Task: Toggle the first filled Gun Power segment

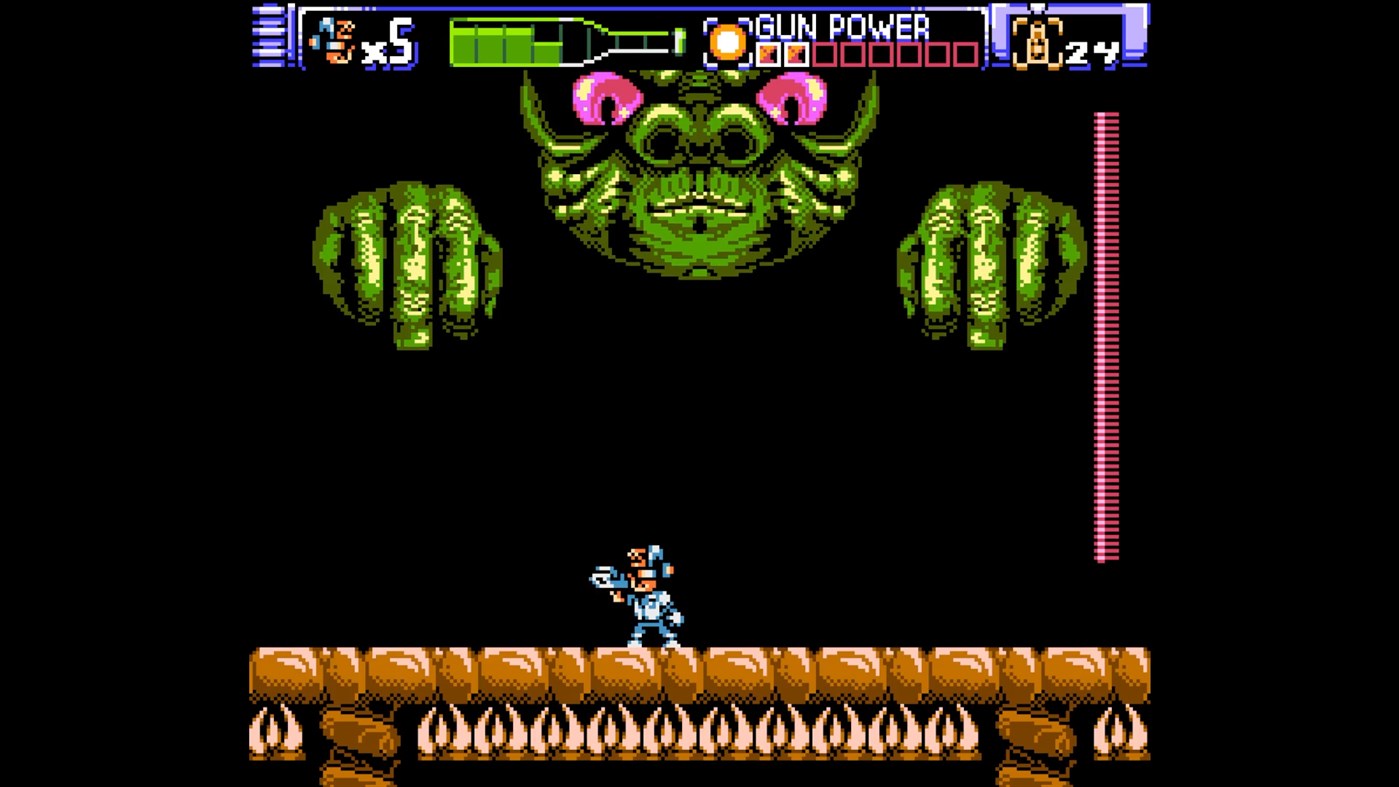Action: pyautogui.click(x=765, y=52)
